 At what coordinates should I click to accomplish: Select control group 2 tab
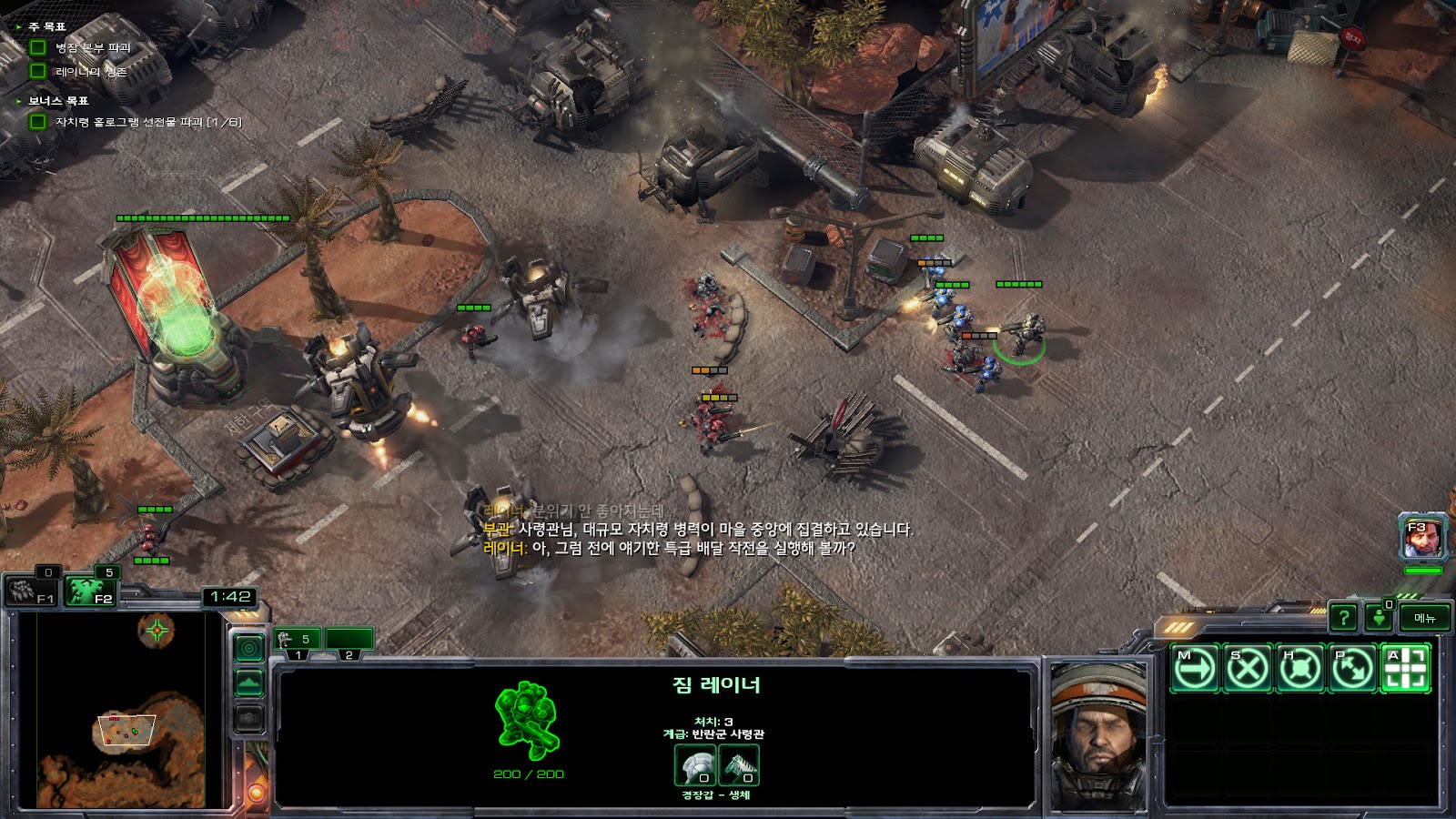click(349, 642)
